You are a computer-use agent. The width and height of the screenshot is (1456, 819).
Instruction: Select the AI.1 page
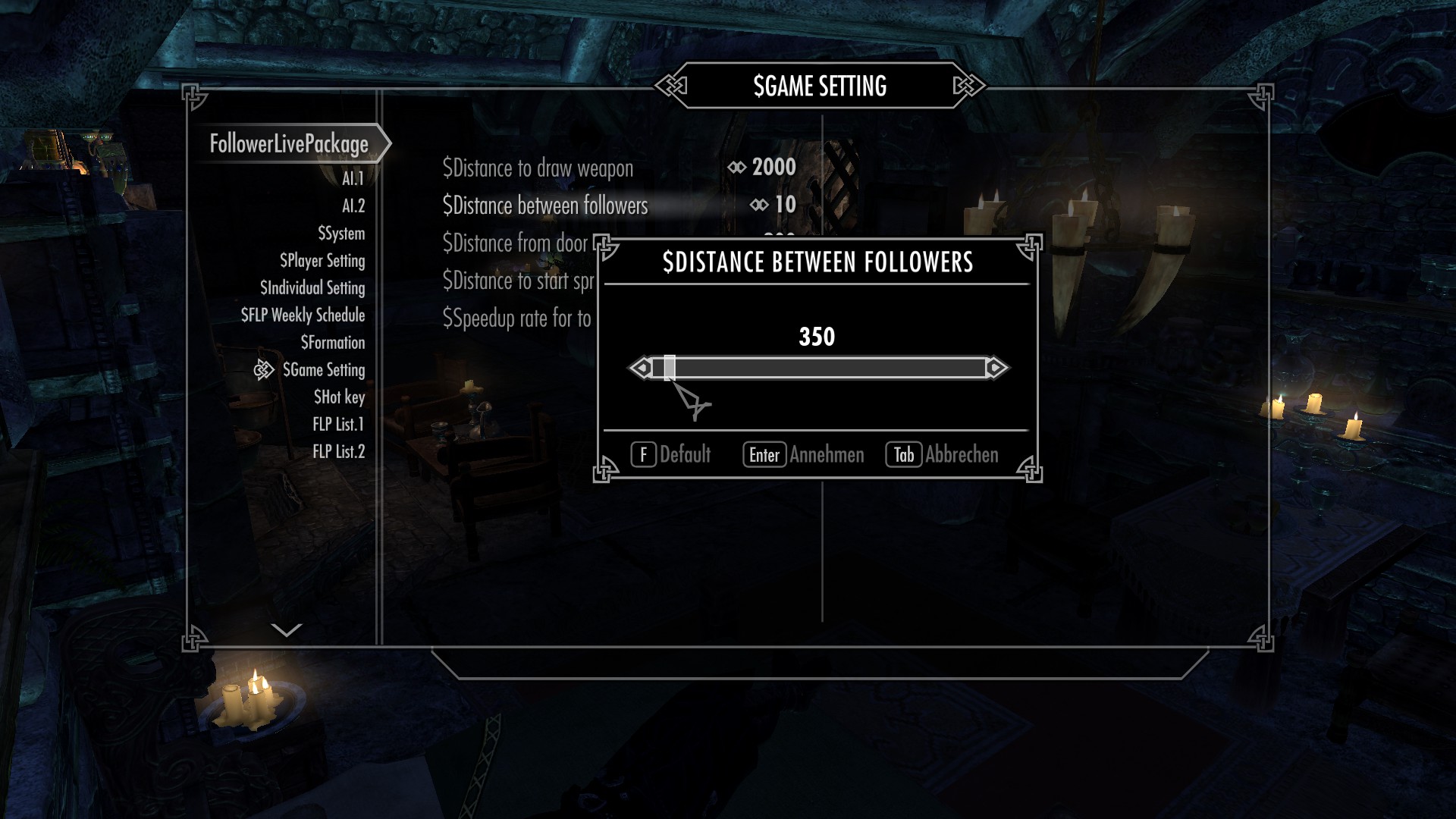pos(353,179)
